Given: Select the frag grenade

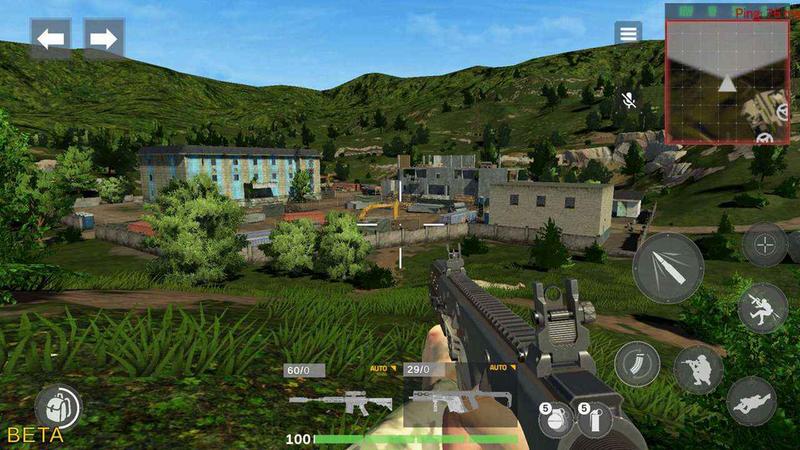Looking at the screenshot, I should (557, 420).
